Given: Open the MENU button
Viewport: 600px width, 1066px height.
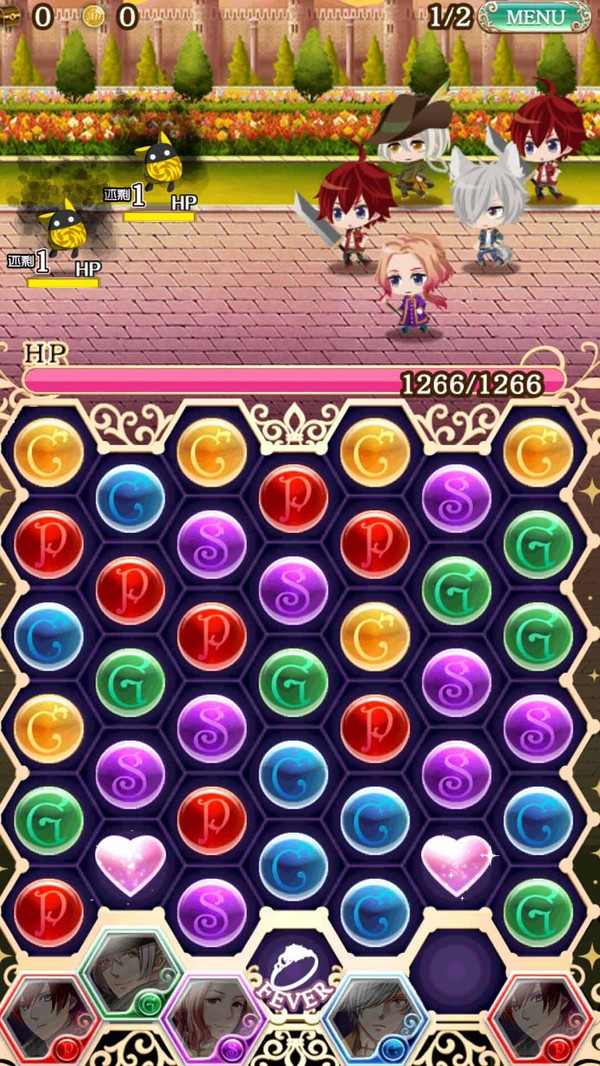Looking at the screenshot, I should tap(535, 17).
